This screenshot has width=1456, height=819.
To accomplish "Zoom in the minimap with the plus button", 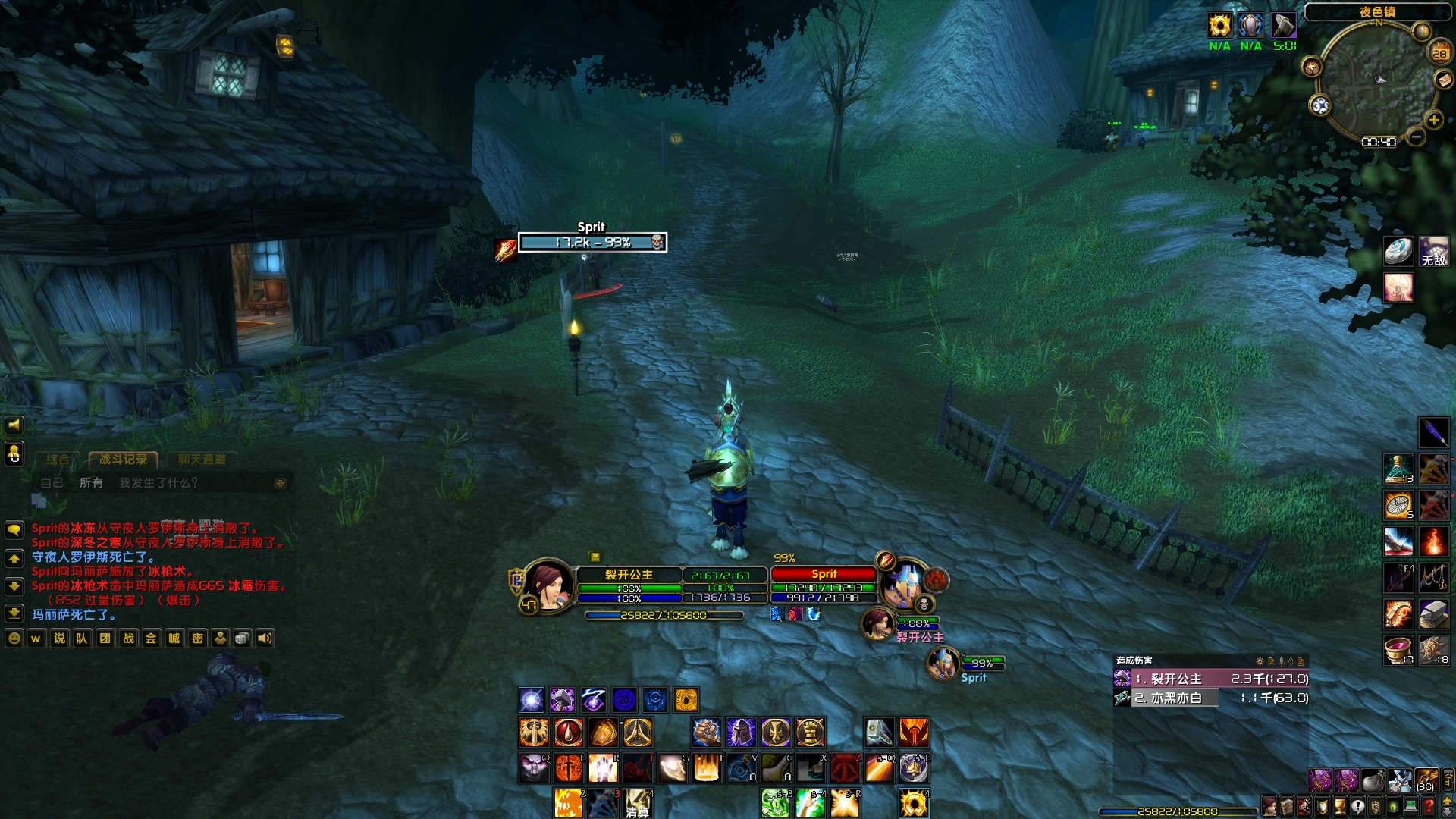I will 1433,120.
